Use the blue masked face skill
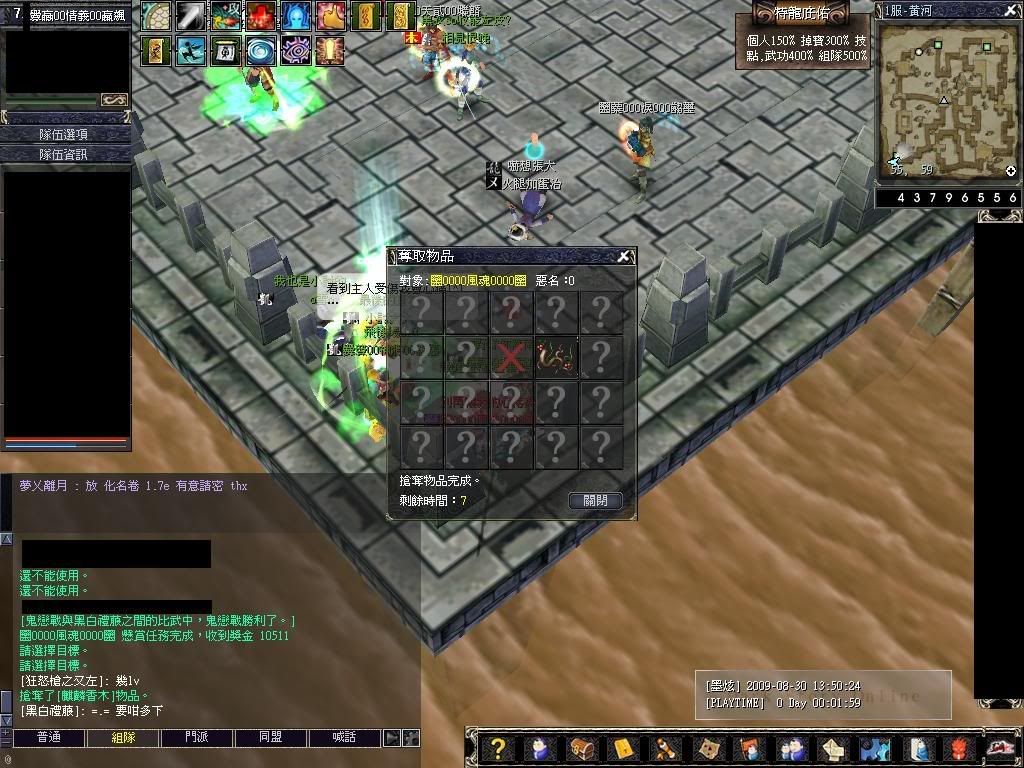 tap(295, 16)
